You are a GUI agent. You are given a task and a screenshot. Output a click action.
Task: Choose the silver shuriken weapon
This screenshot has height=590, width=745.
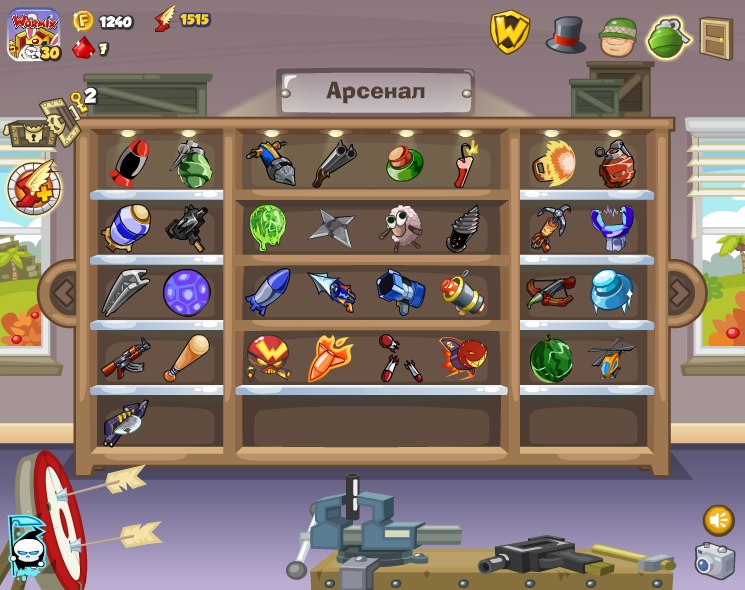331,227
